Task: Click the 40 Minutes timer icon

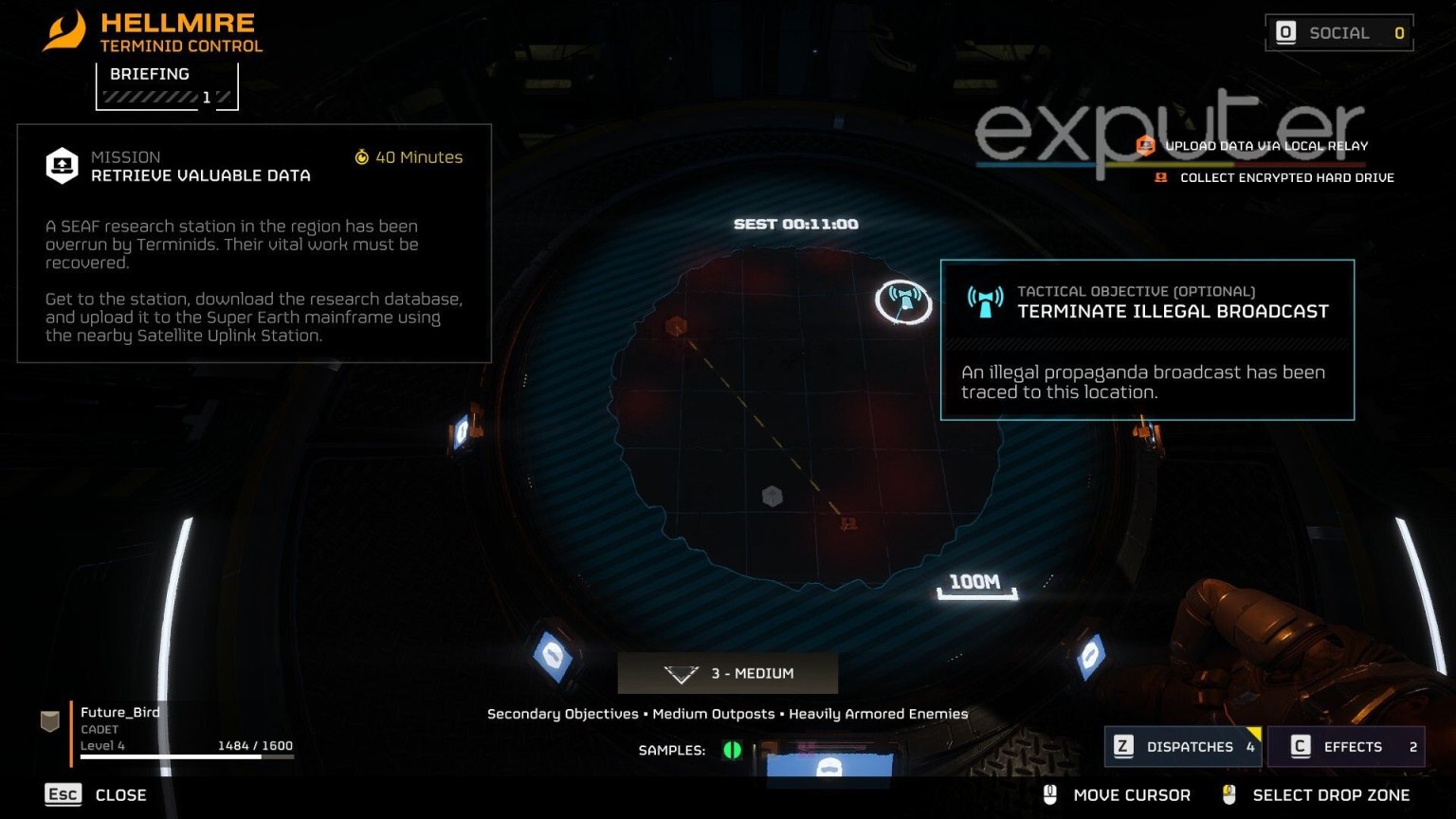Action: tap(363, 157)
